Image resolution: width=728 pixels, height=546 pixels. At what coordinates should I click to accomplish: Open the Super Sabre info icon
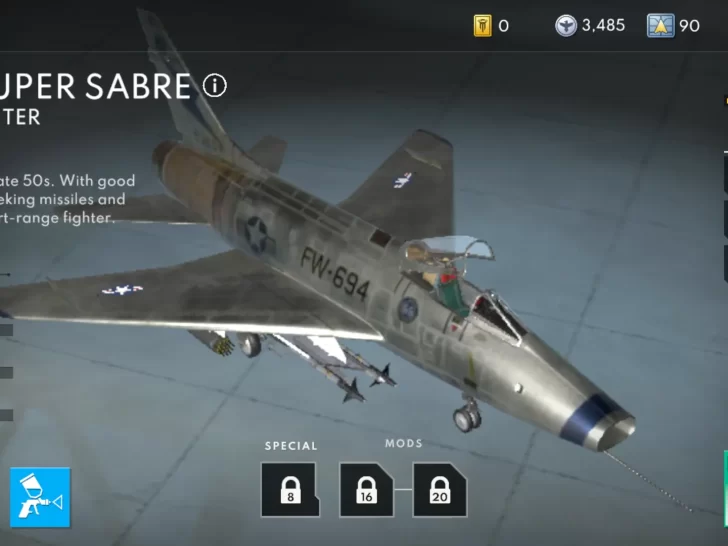(x=215, y=85)
